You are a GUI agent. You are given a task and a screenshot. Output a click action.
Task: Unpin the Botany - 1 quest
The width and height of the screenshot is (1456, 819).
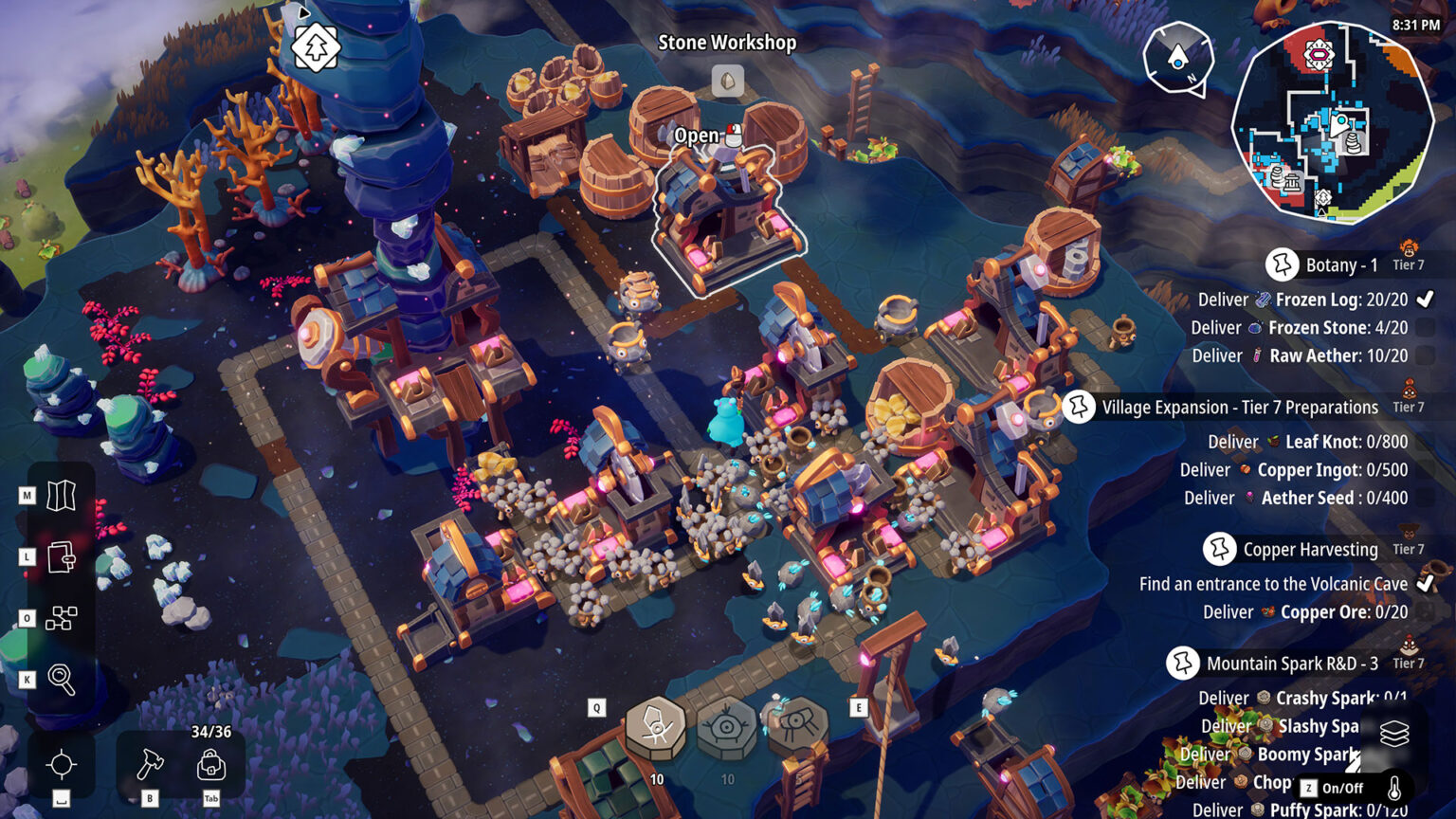(x=1284, y=265)
